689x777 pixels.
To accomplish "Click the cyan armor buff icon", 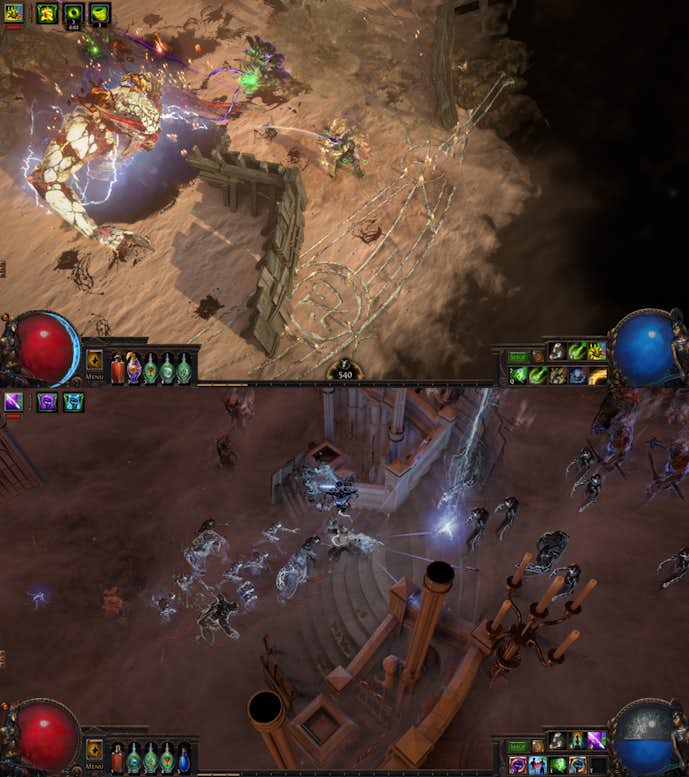I will pyautogui.click(x=73, y=402).
